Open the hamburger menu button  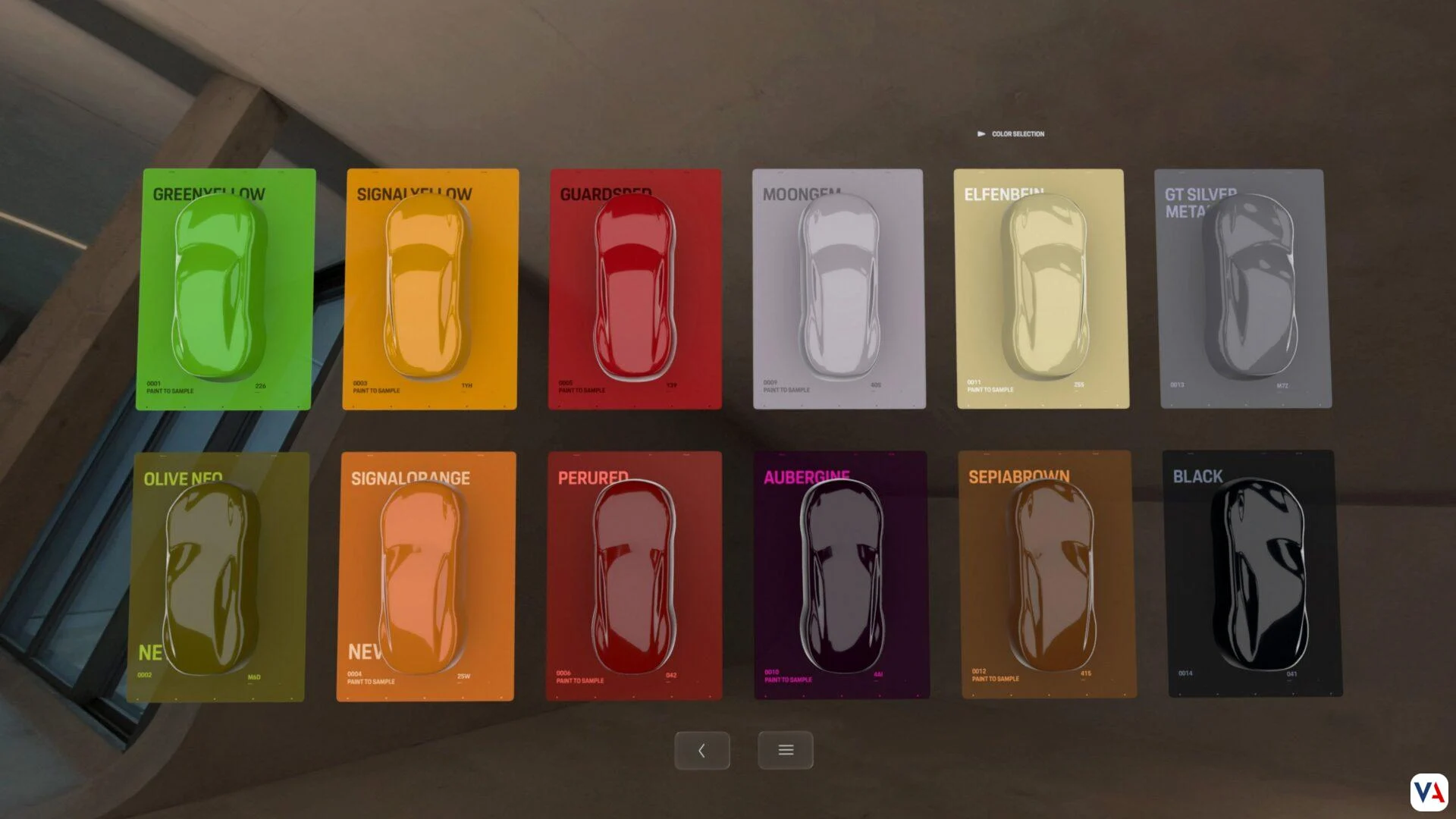tap(786, 751)
